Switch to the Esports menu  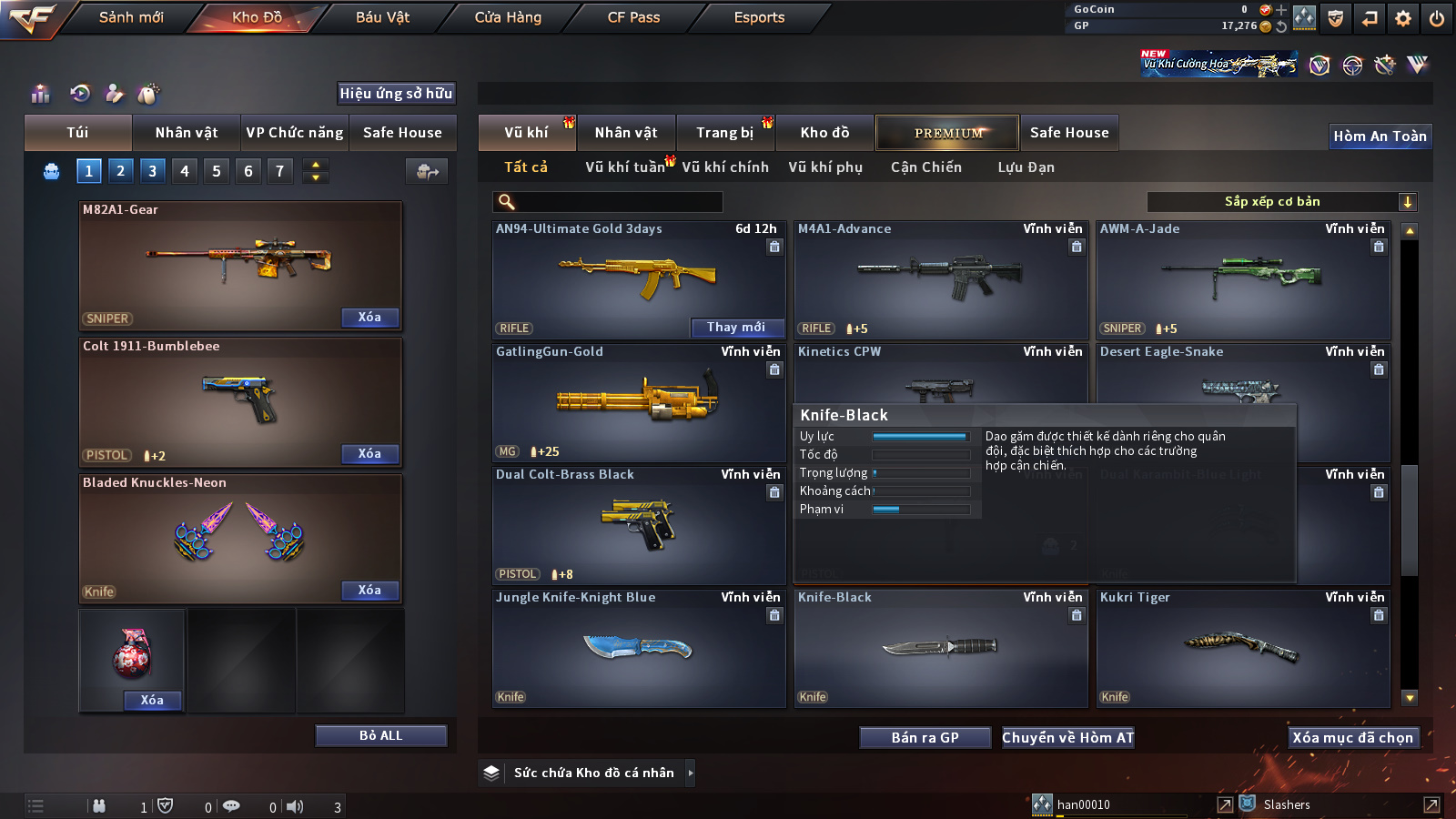(759, 17)
